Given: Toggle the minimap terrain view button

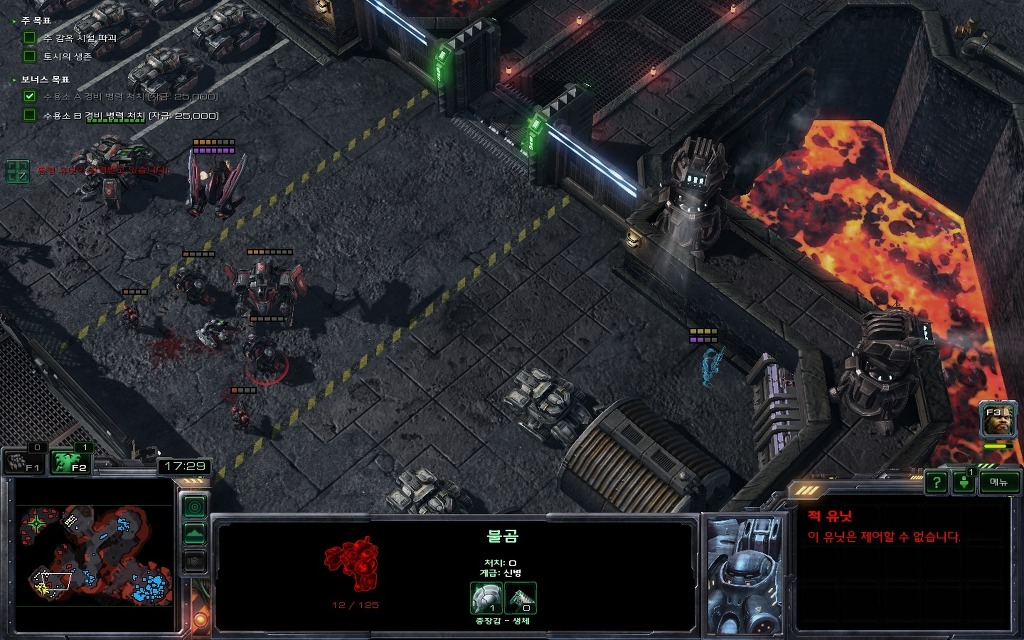Looking at the screenshot, I should click(x=195, y=533).
